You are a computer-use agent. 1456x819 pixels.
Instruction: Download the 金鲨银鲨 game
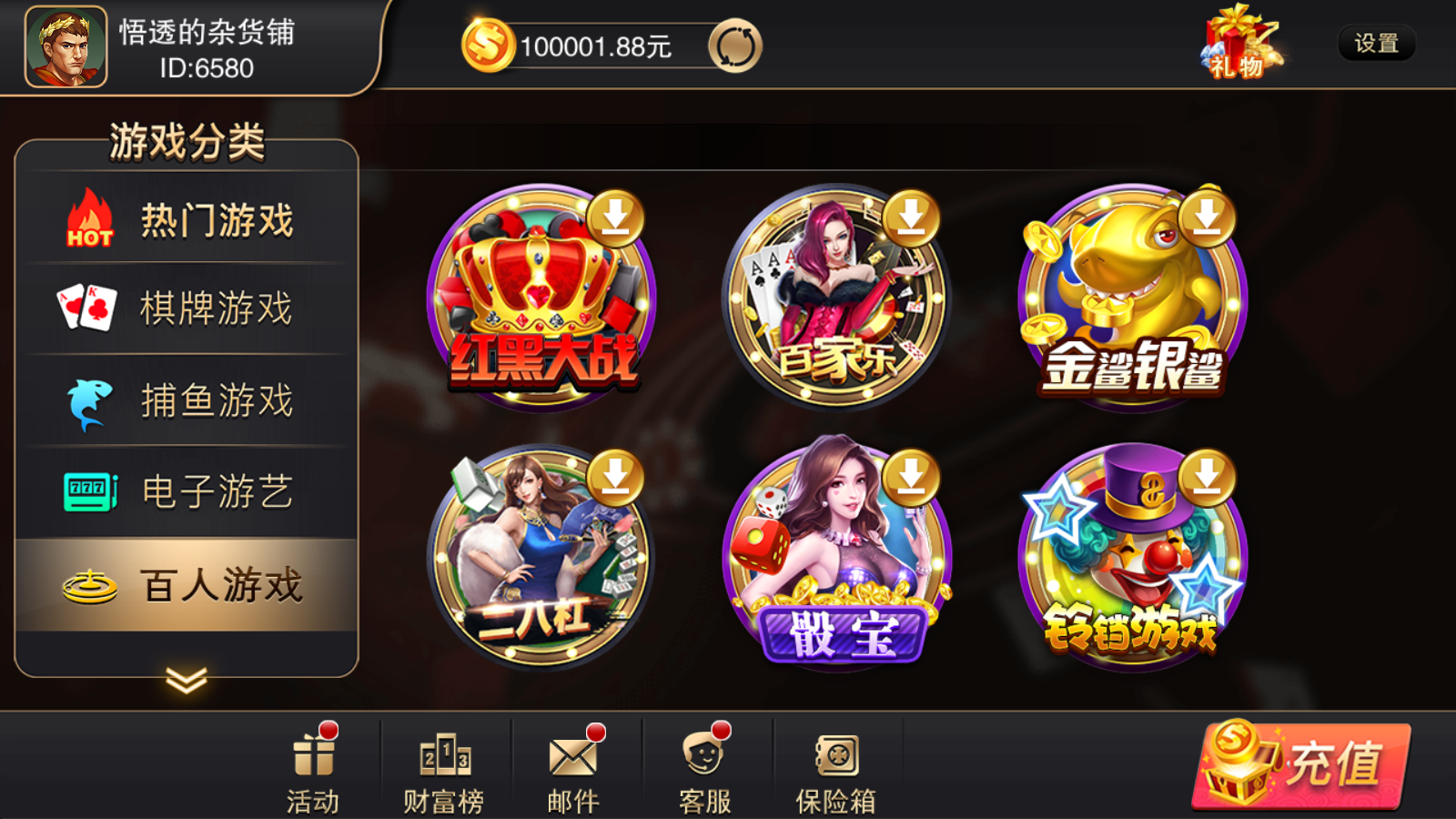coord(1208,218)
